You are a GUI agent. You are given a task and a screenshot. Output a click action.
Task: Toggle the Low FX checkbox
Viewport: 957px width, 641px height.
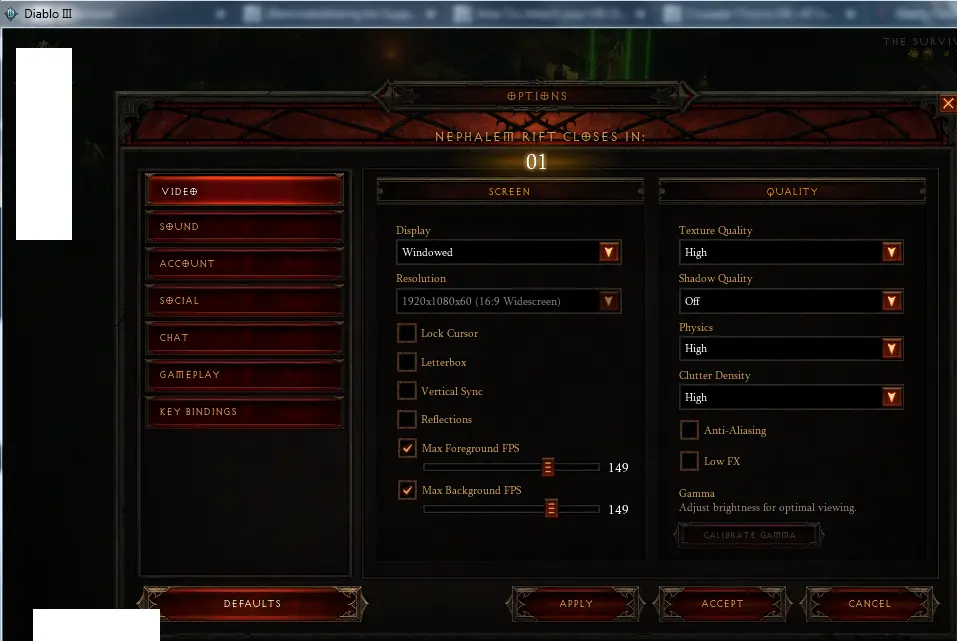click(x=689, y=461)
